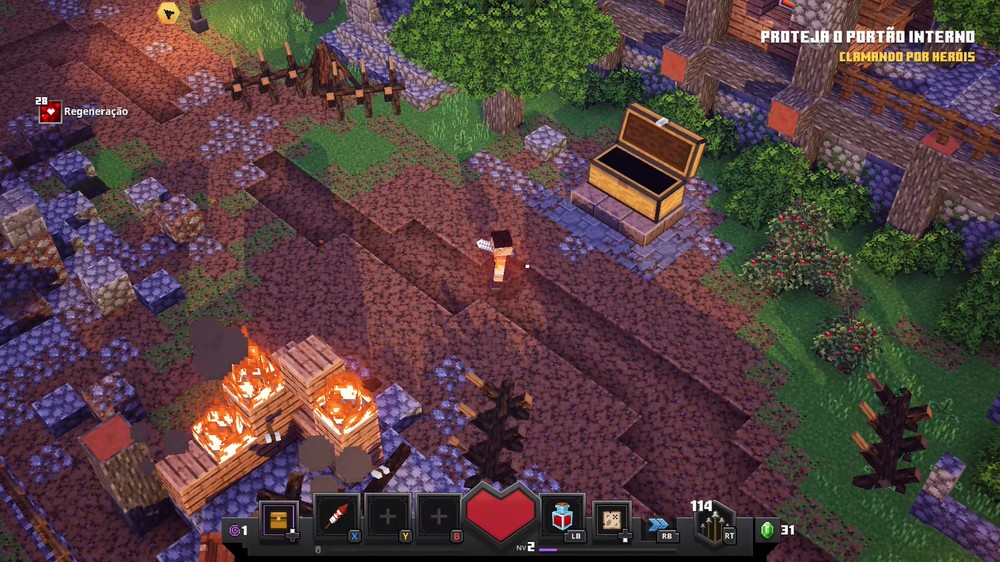Activate the dodge roll arrows icon
1000x562 pixels.
click(657, 523)
